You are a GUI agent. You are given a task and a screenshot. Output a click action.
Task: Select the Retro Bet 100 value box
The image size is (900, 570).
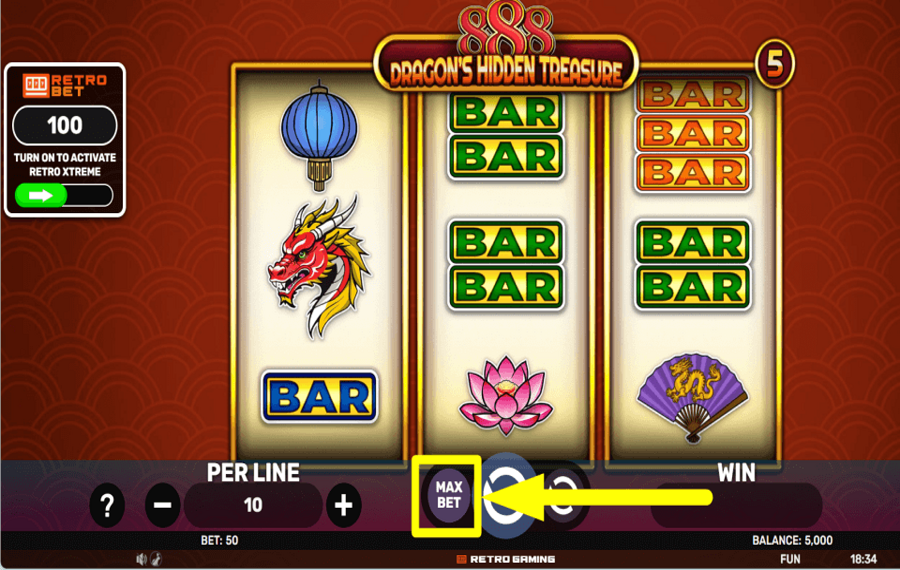[65, 127]
